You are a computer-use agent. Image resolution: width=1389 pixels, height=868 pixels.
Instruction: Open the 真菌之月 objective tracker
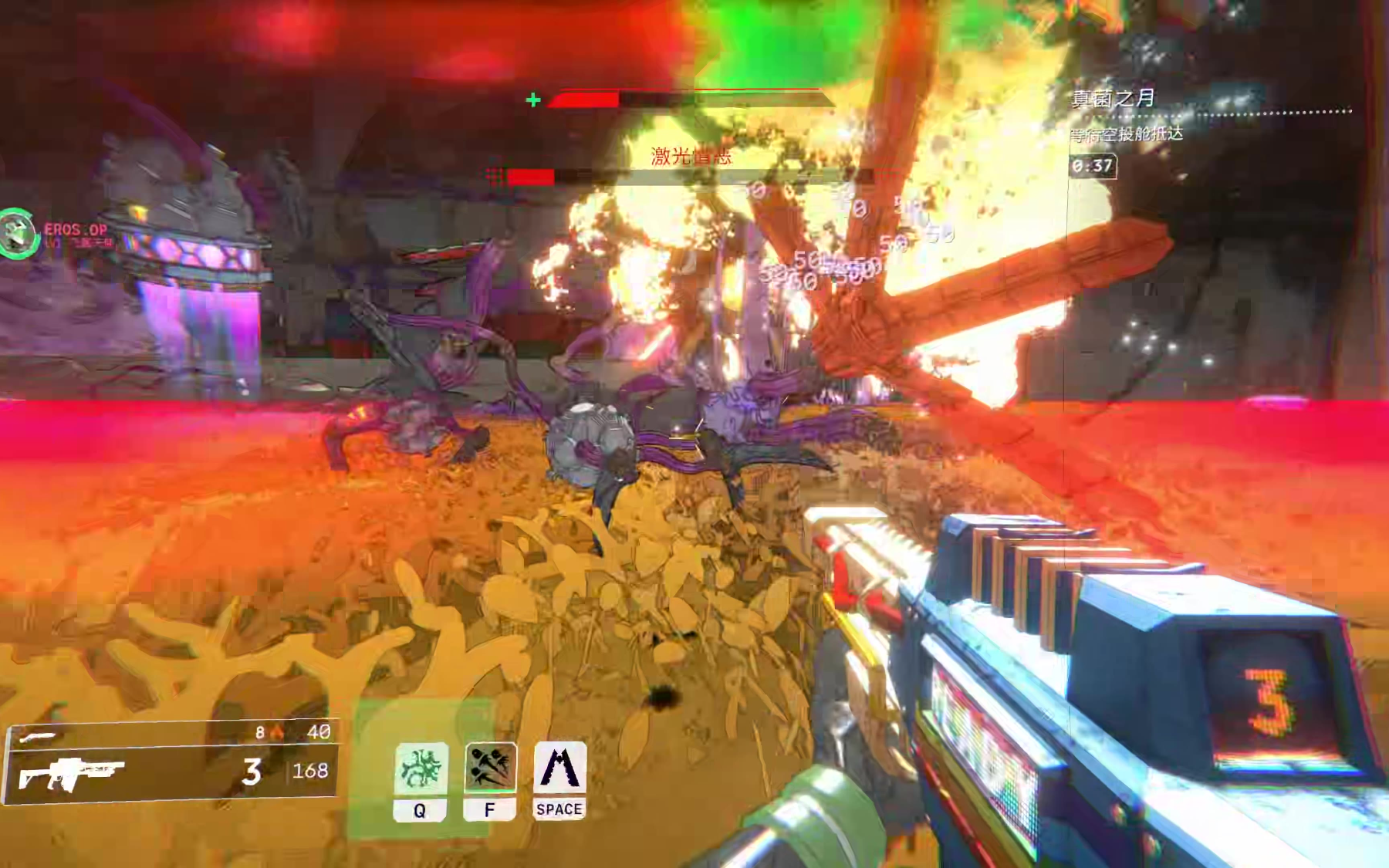tap(1113, 98)
